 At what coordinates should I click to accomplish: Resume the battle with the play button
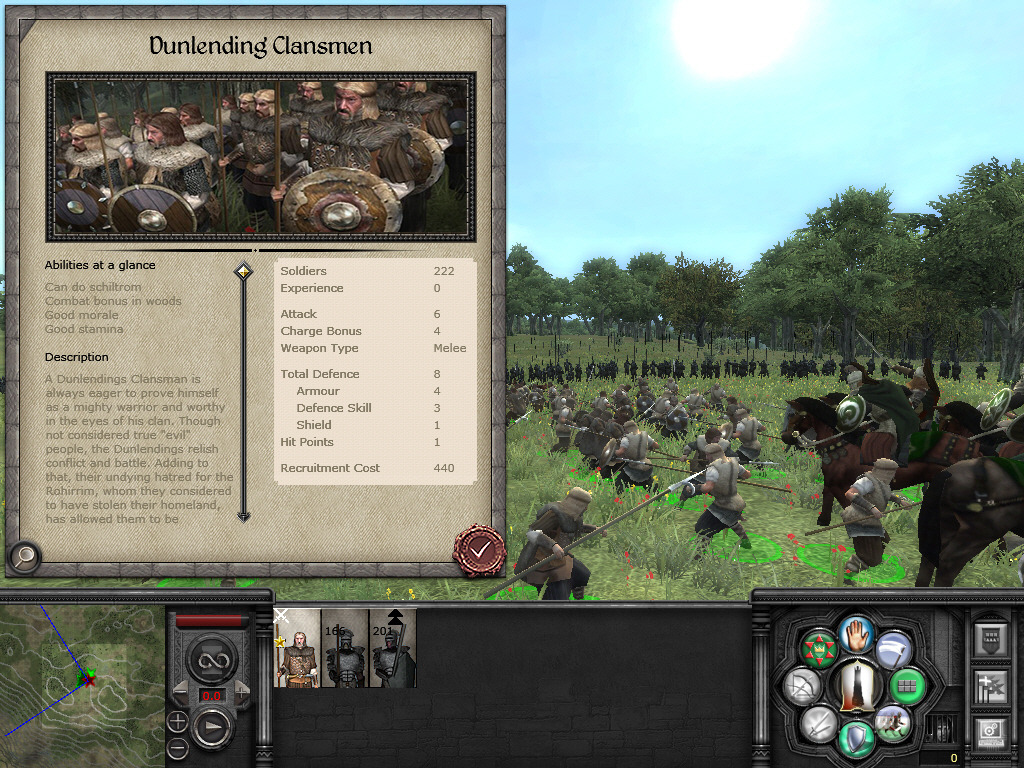tap(213, 727)
